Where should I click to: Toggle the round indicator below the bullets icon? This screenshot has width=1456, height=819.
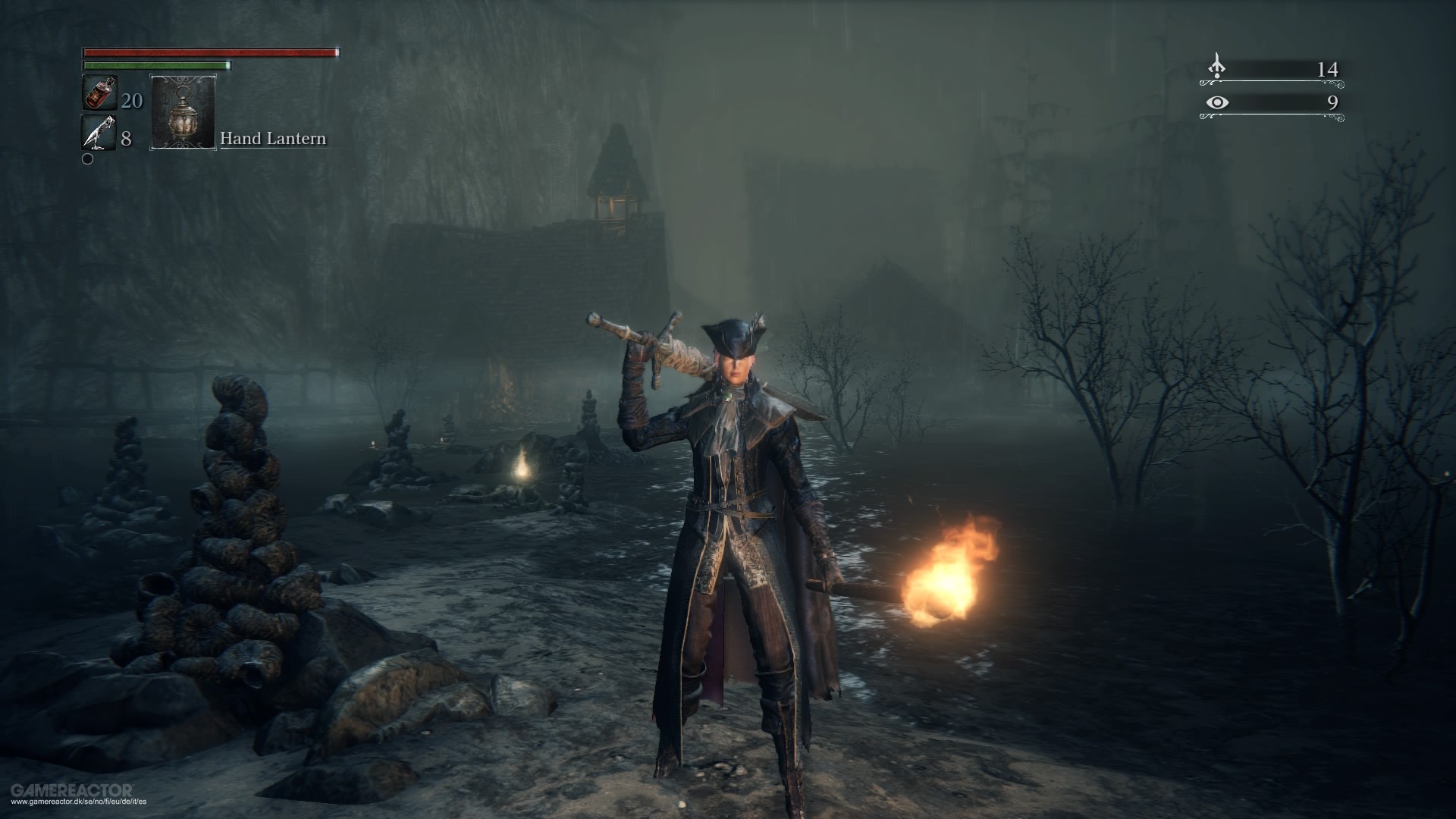tap(87, 159)
